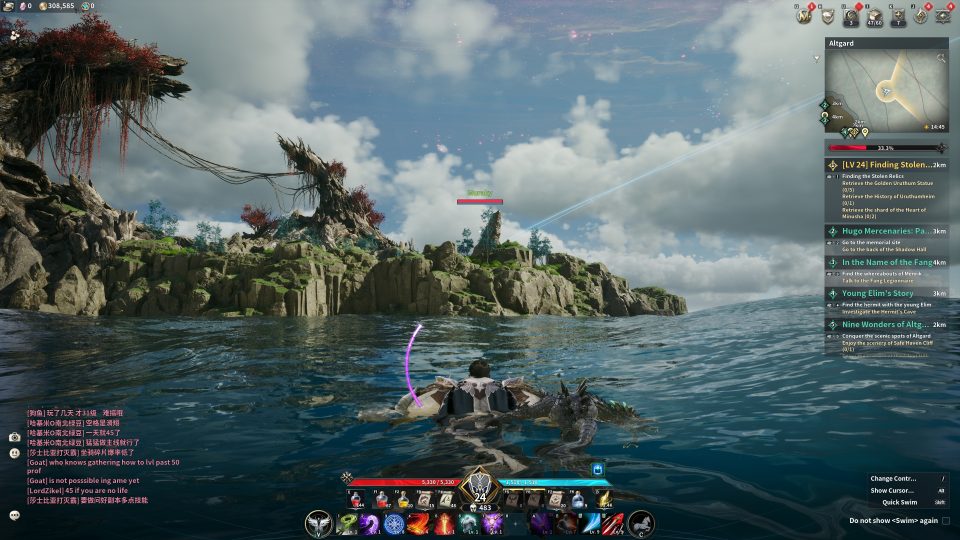Open the Hugo Mercenaries quest tracker entry

[x=886, y=231]
